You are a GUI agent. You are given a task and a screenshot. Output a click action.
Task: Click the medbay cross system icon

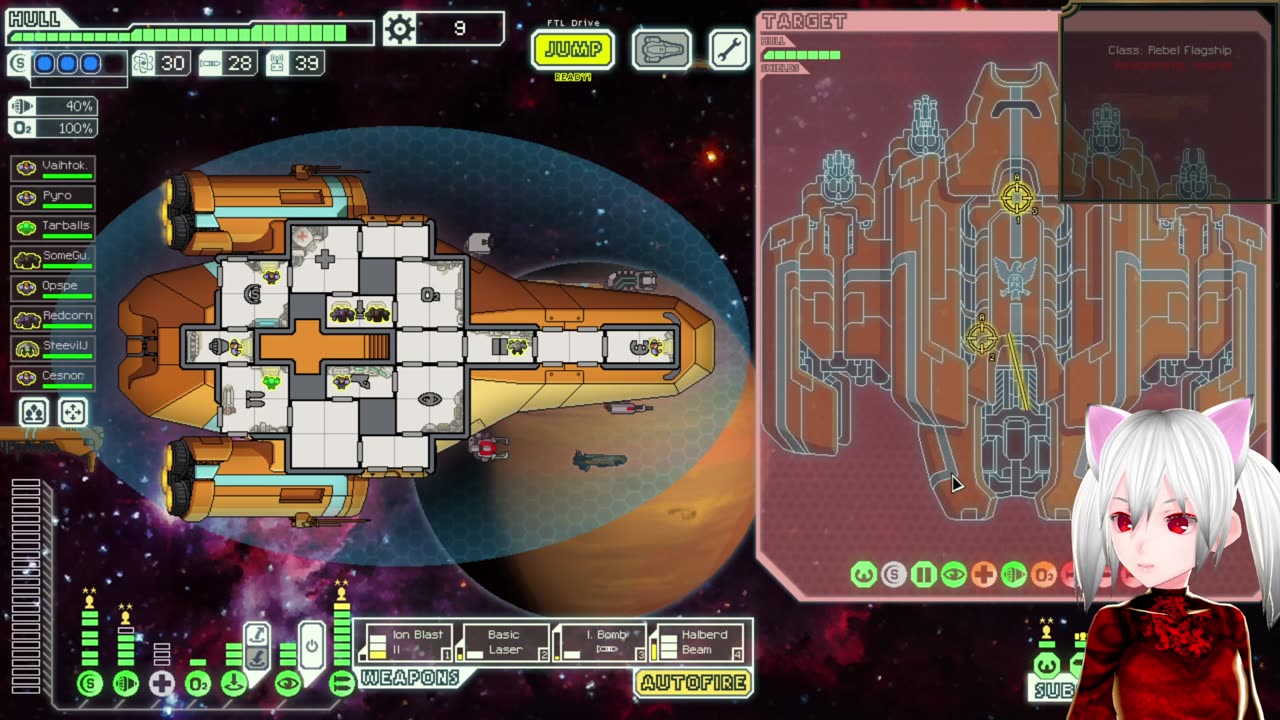[162, 684]
